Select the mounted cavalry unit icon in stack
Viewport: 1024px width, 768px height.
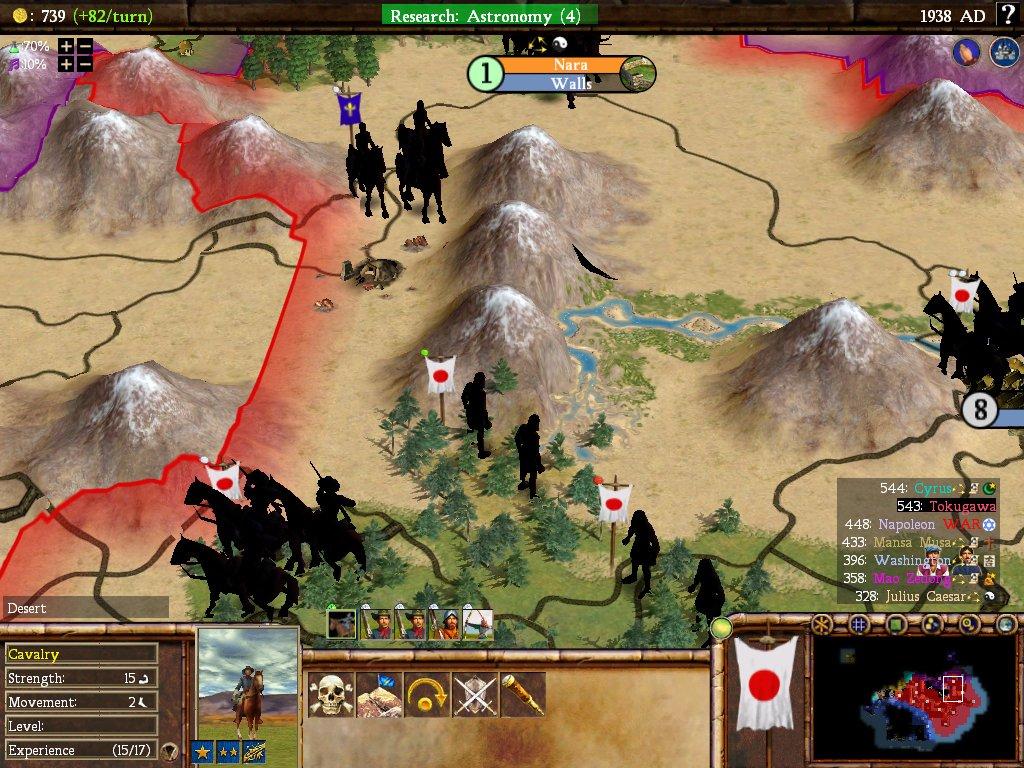coord(341,624)
